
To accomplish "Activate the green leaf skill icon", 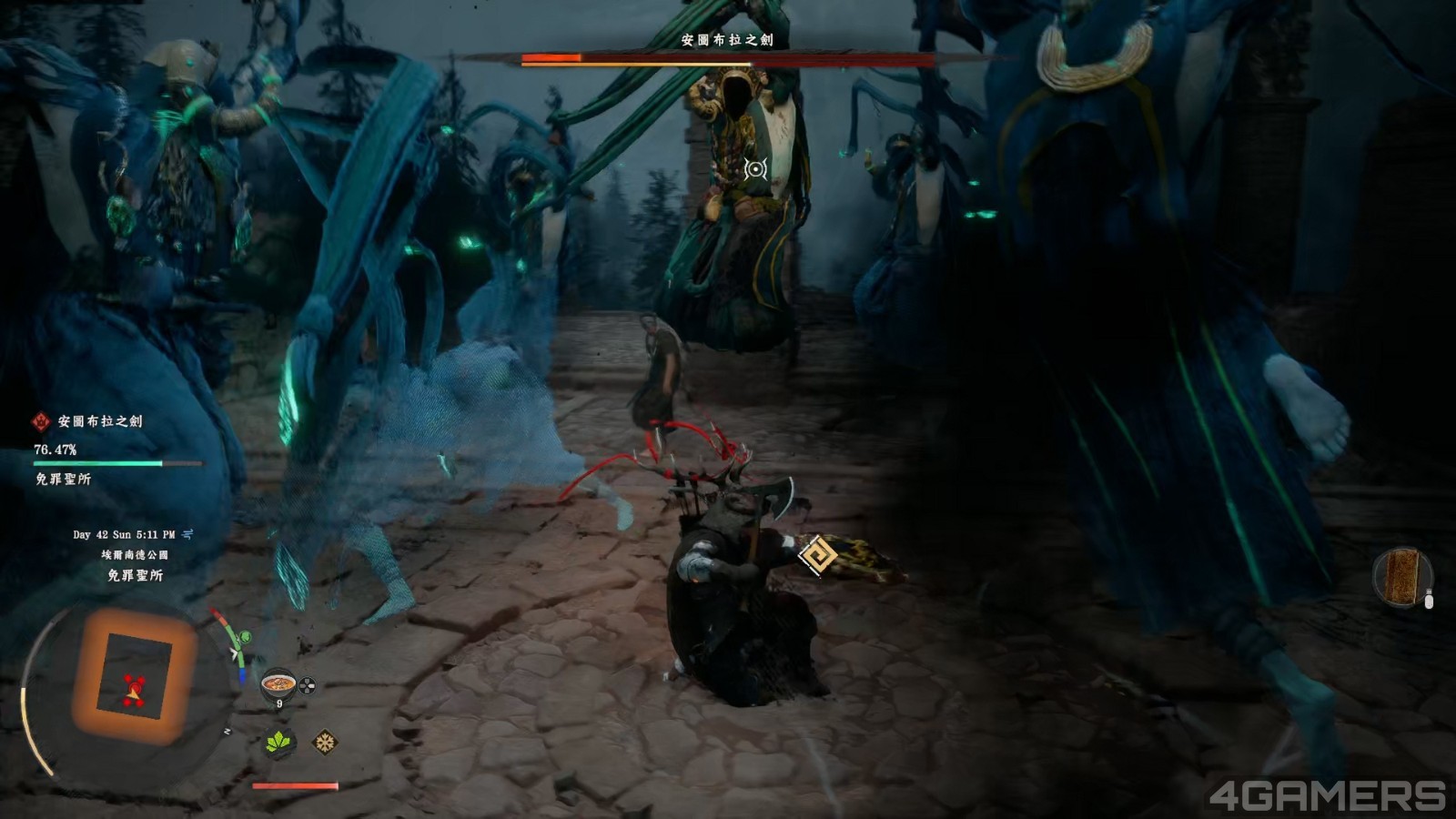I will [x=279, y=743].
